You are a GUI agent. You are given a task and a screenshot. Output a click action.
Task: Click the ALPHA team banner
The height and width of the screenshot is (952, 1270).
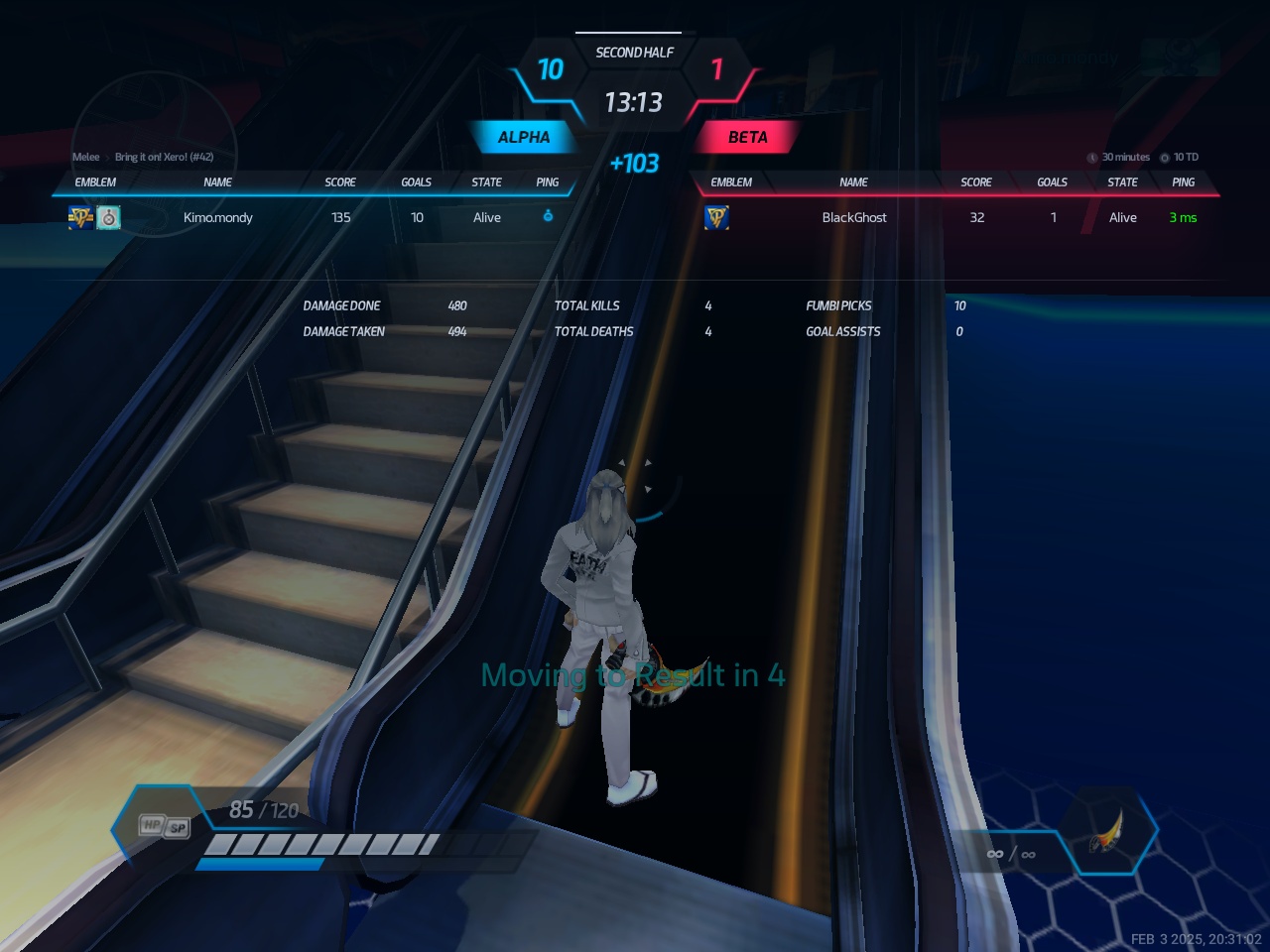click(523, 137)
